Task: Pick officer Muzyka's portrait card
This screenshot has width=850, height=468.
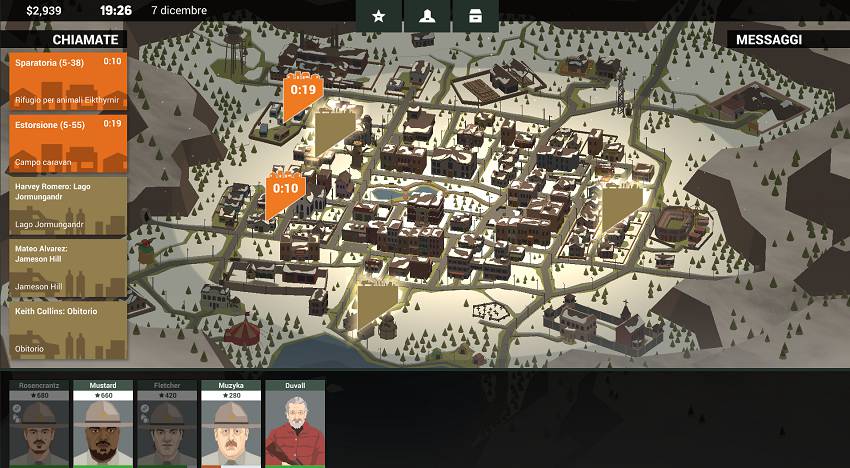Action: pyautogui.click(x=231, y=423)
